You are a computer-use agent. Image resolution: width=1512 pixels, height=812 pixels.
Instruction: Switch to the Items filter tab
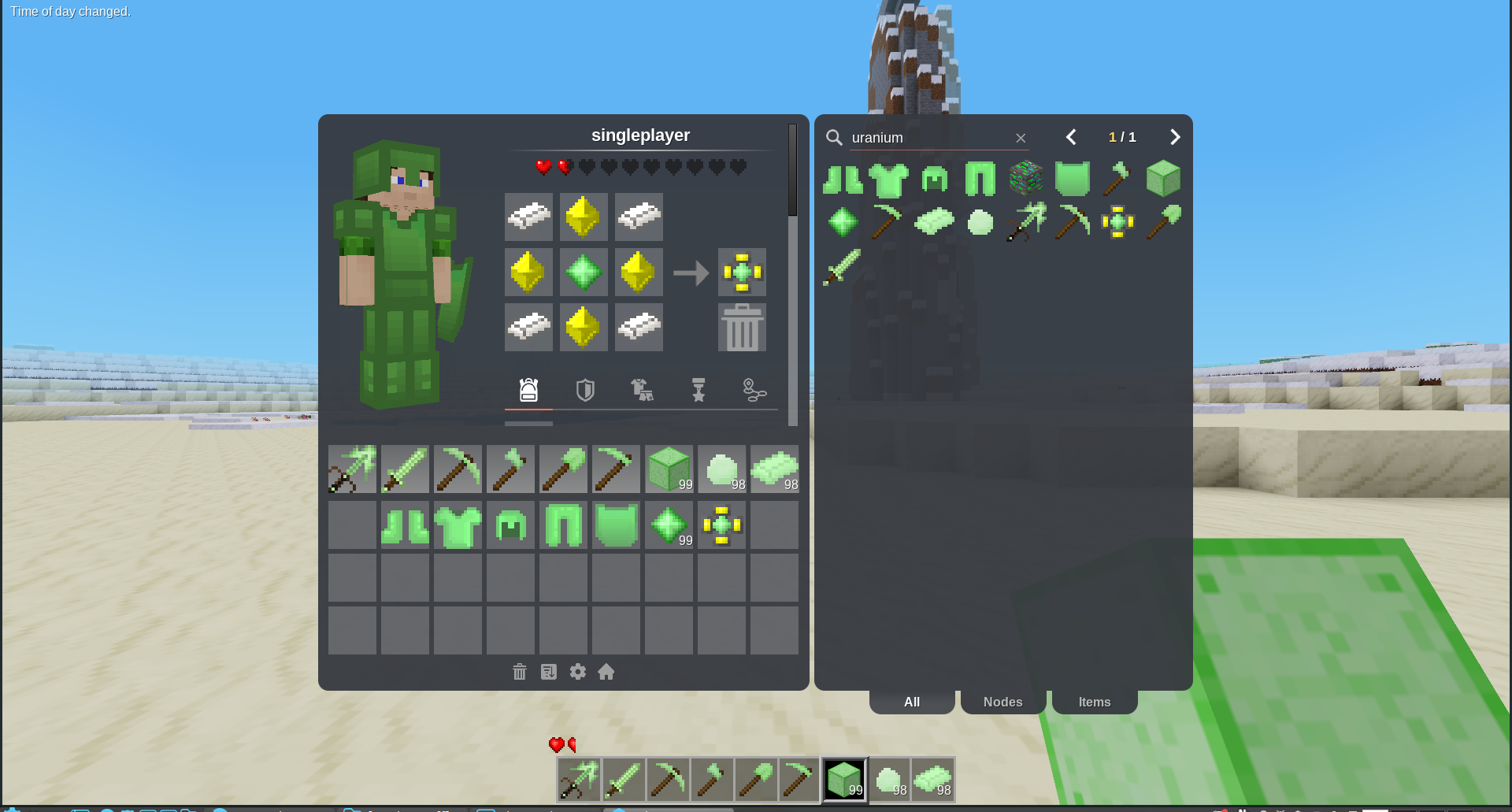tap(1094, 702)
